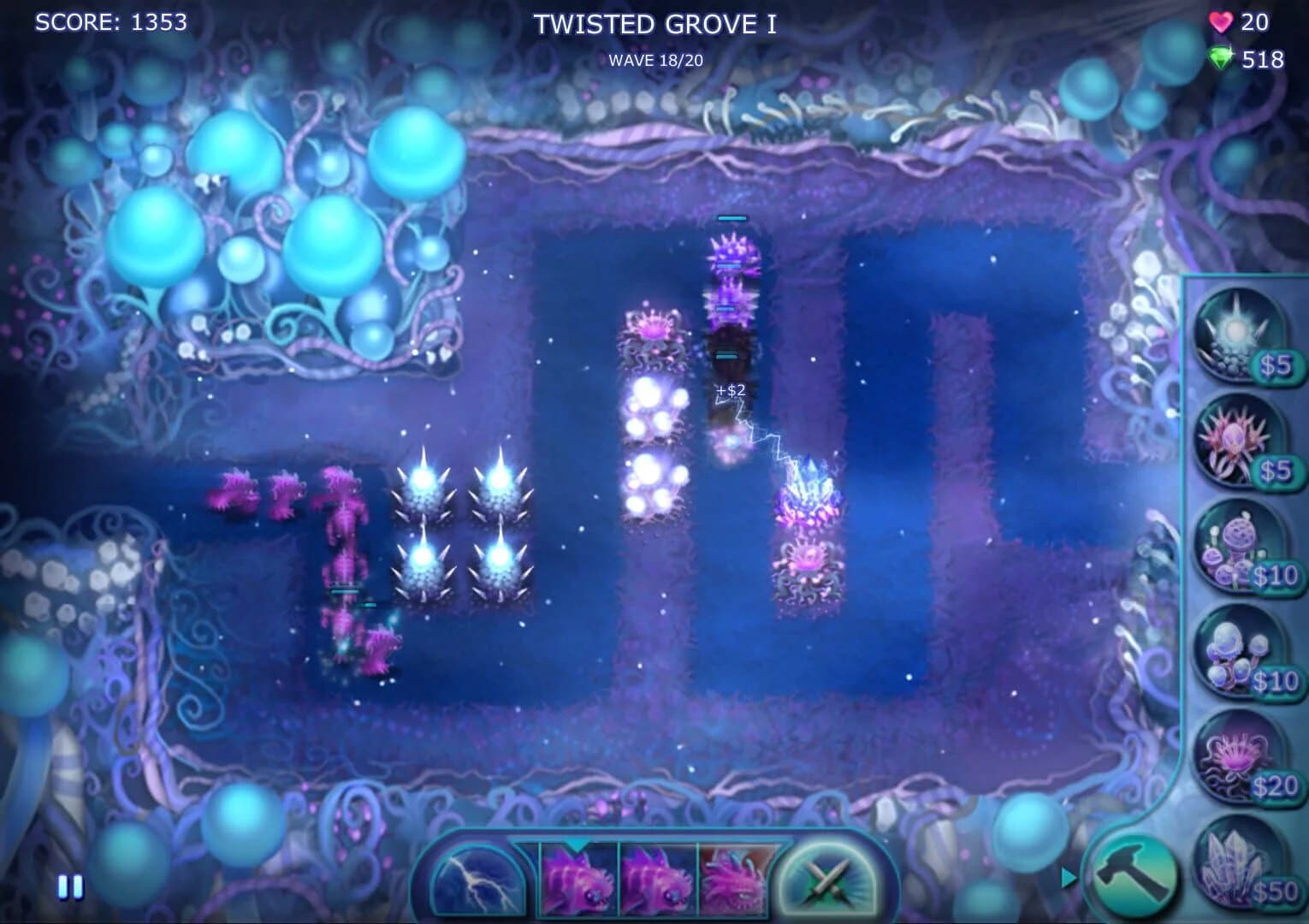Open the pause control
Screen dimensions: 1309x924
pos(68,886)
